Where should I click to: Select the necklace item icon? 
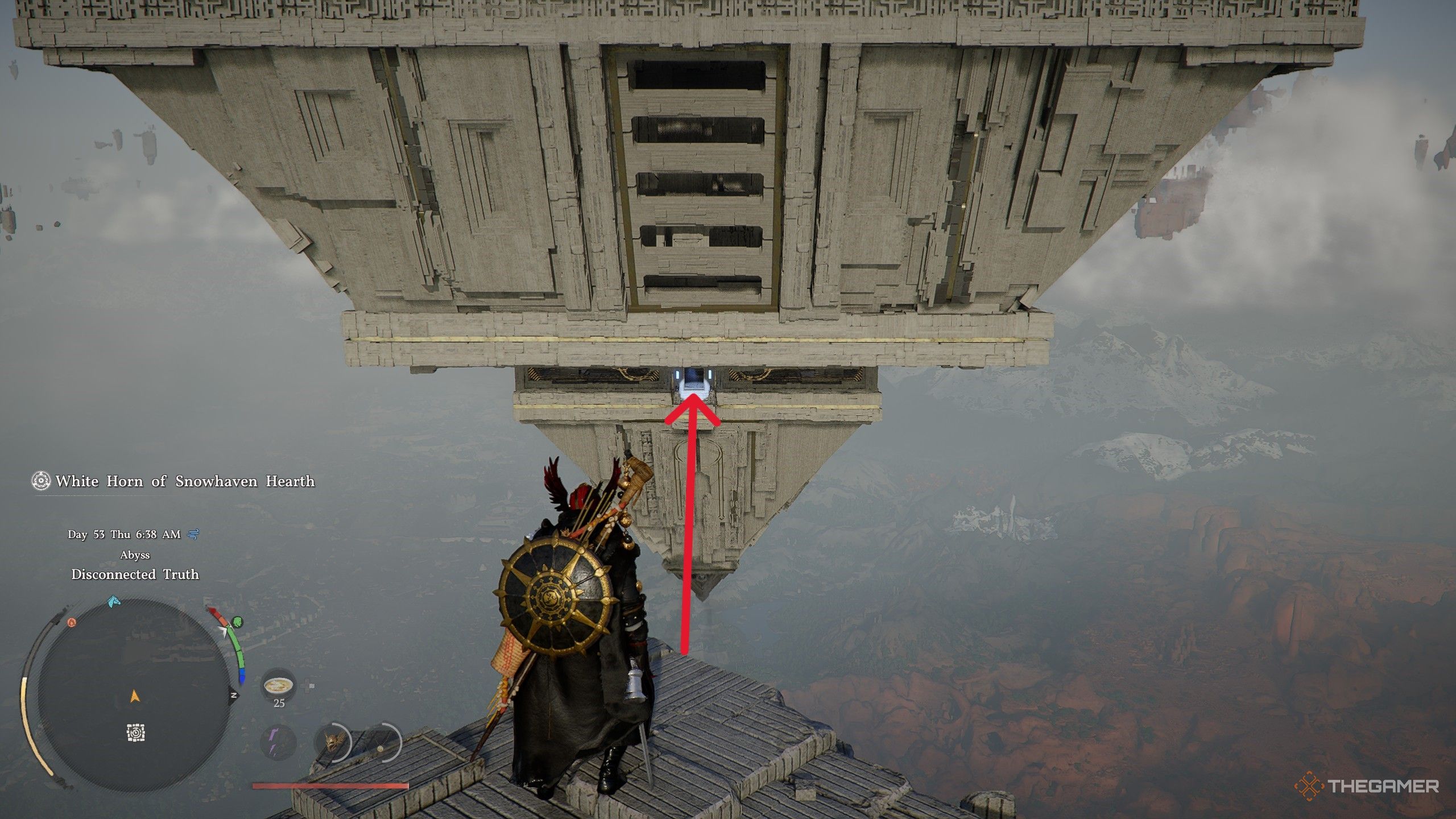tap(380, 743)
